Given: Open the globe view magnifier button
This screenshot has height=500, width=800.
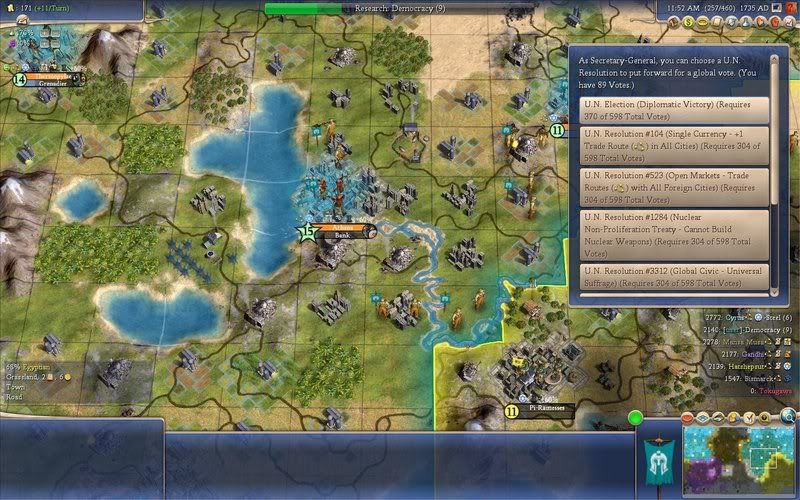Looking at the screenshot, I should [789, 417].
